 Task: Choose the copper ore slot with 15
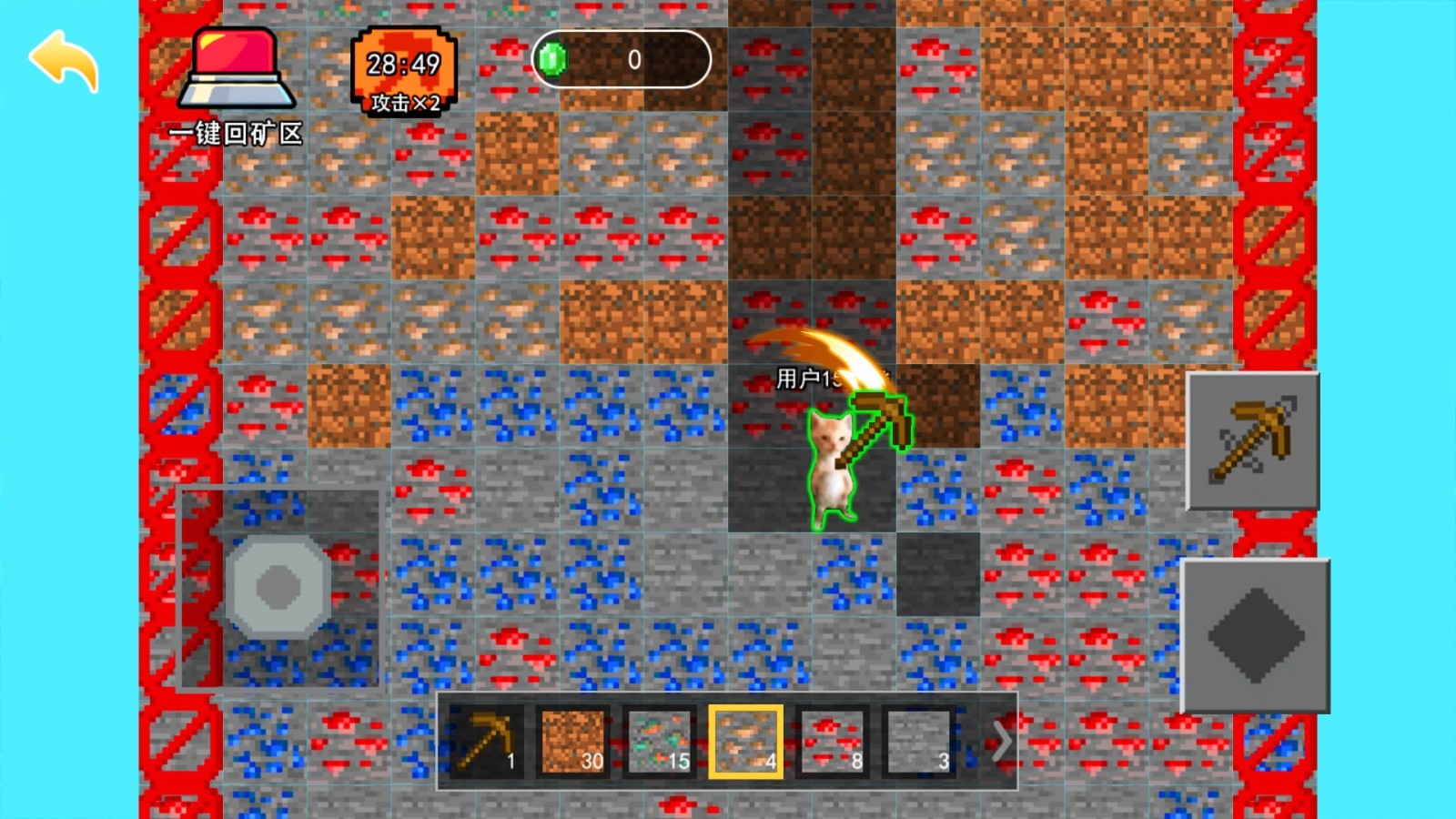(659, 742)
